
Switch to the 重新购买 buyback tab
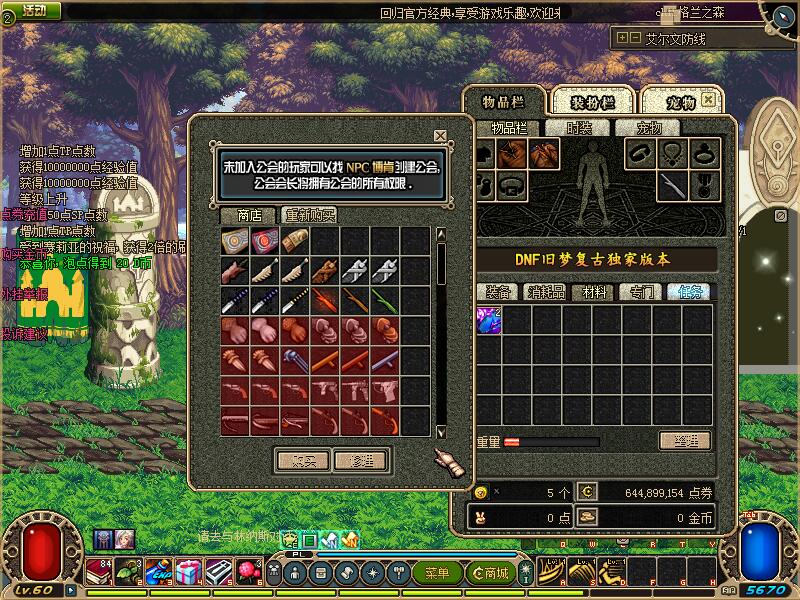(310, 215)
